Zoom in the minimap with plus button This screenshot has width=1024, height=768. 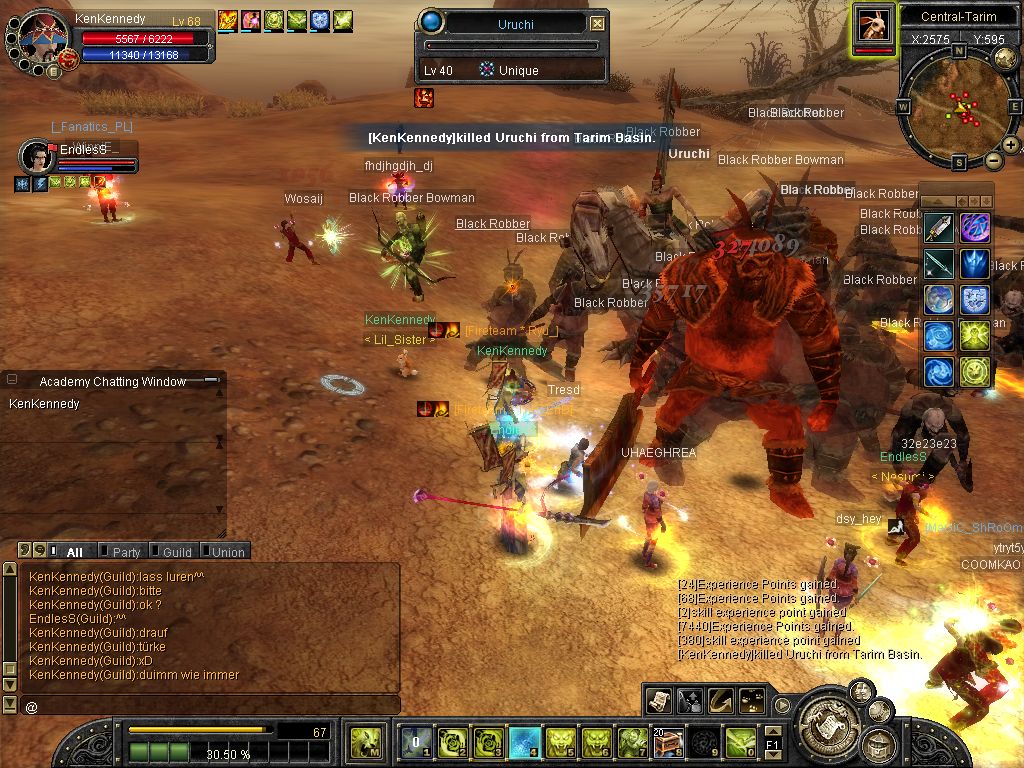point(1011,145)
